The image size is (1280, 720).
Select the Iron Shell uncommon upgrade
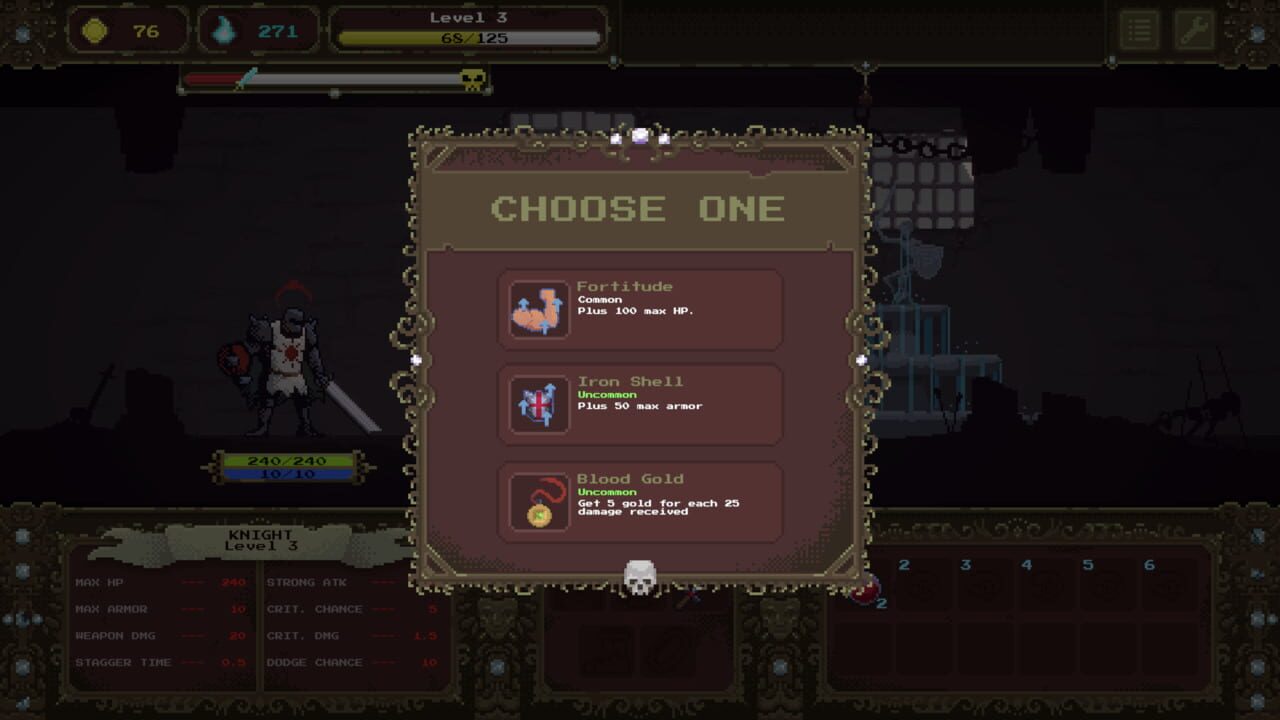640,406
